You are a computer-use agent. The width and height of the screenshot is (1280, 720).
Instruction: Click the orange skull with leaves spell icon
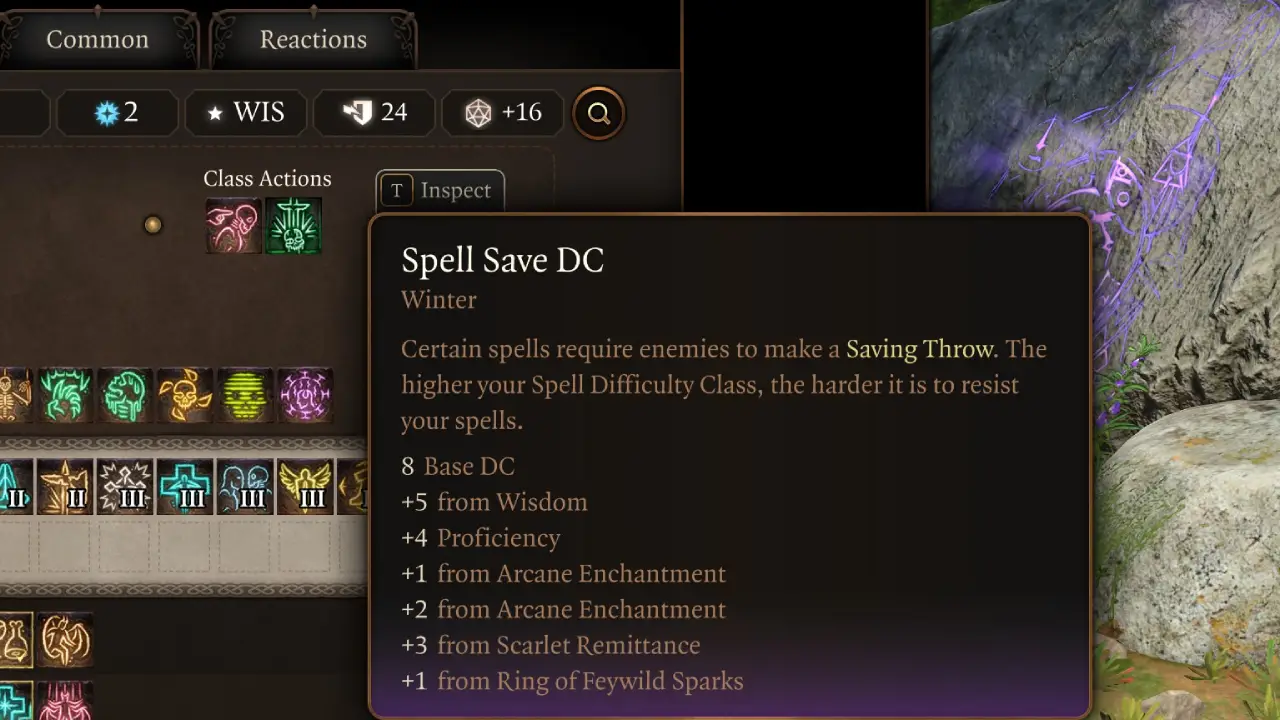tap(184, 395)
